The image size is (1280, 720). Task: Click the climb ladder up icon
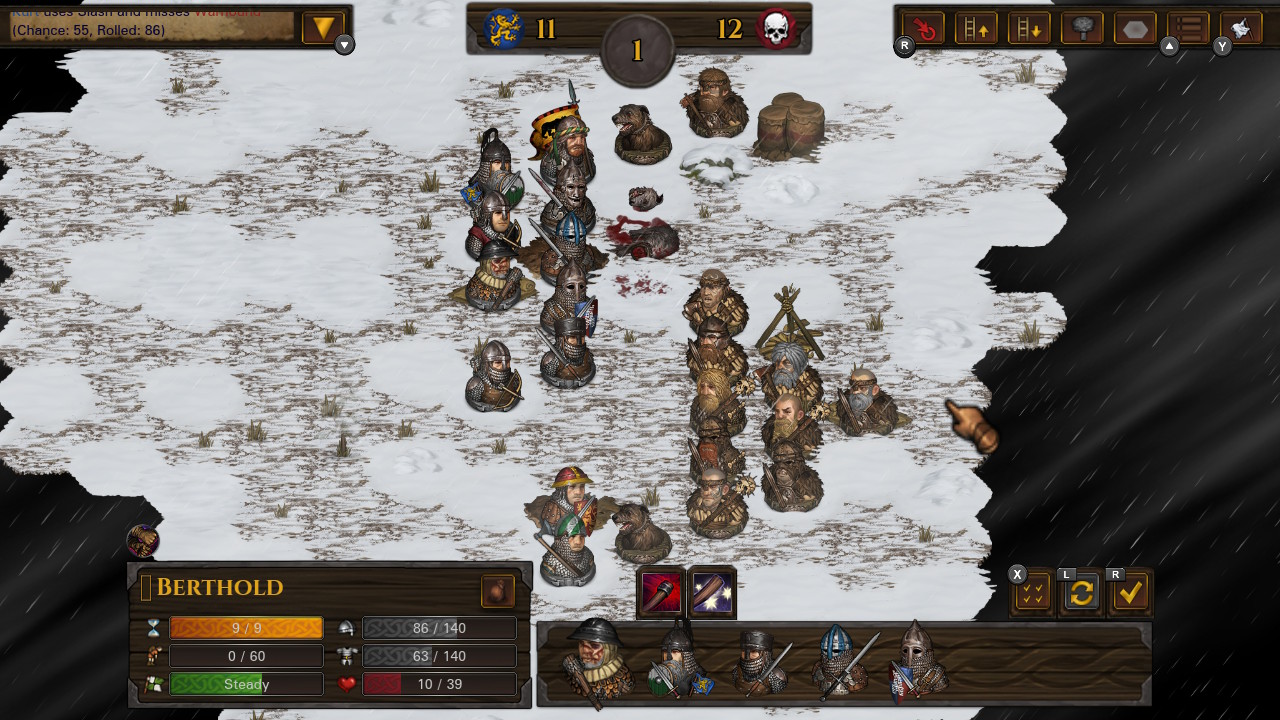click(975, 28)
